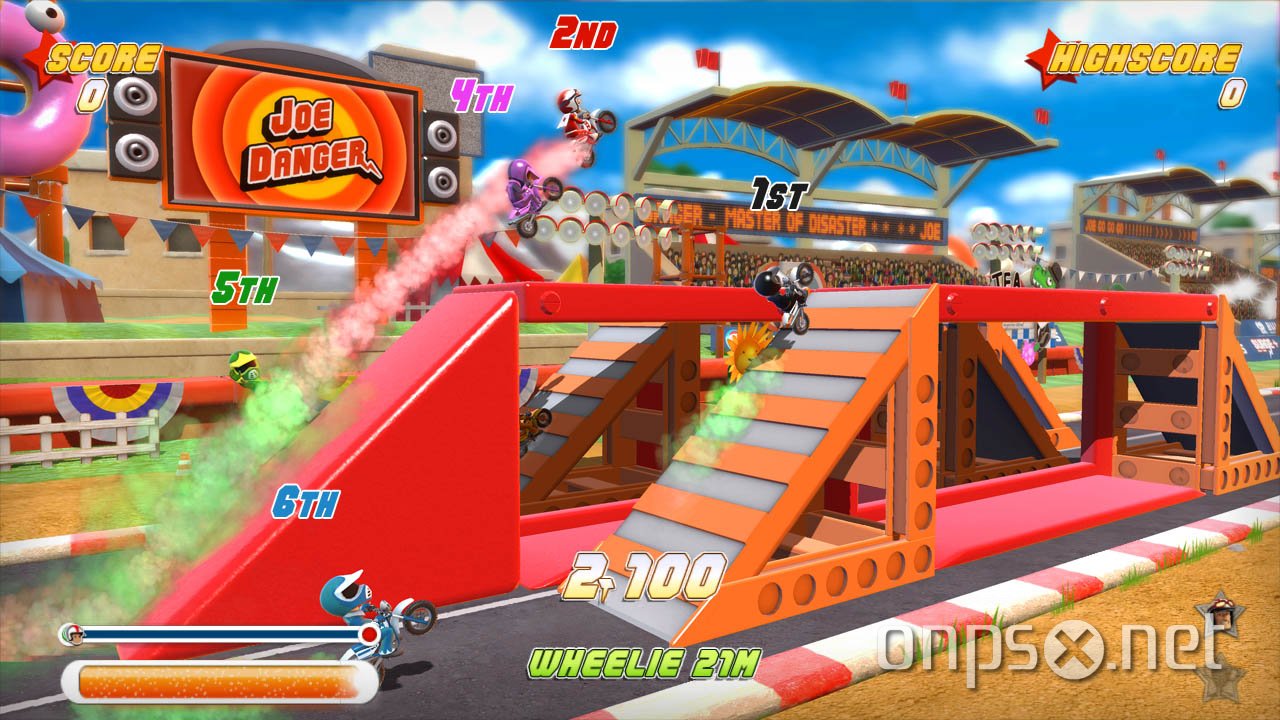Click the red finish marker on race track bar
Image resolution: width=1280 pixels, height=720 pixels.
(369, 633)
